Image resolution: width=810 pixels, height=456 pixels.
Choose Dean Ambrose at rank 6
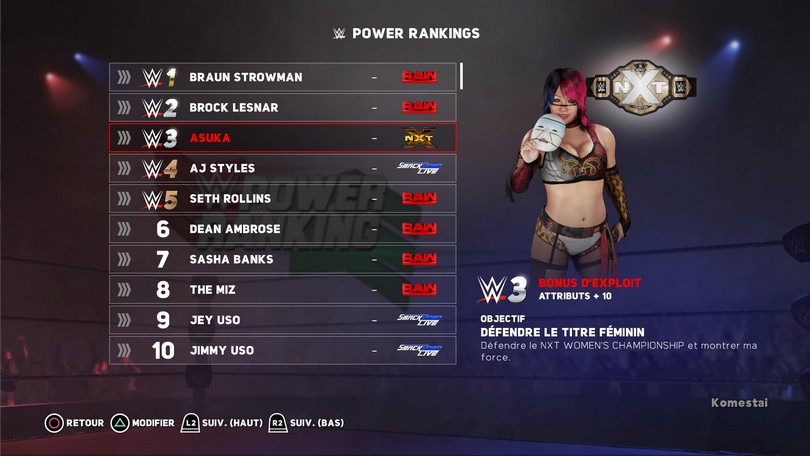coord(282,229)
